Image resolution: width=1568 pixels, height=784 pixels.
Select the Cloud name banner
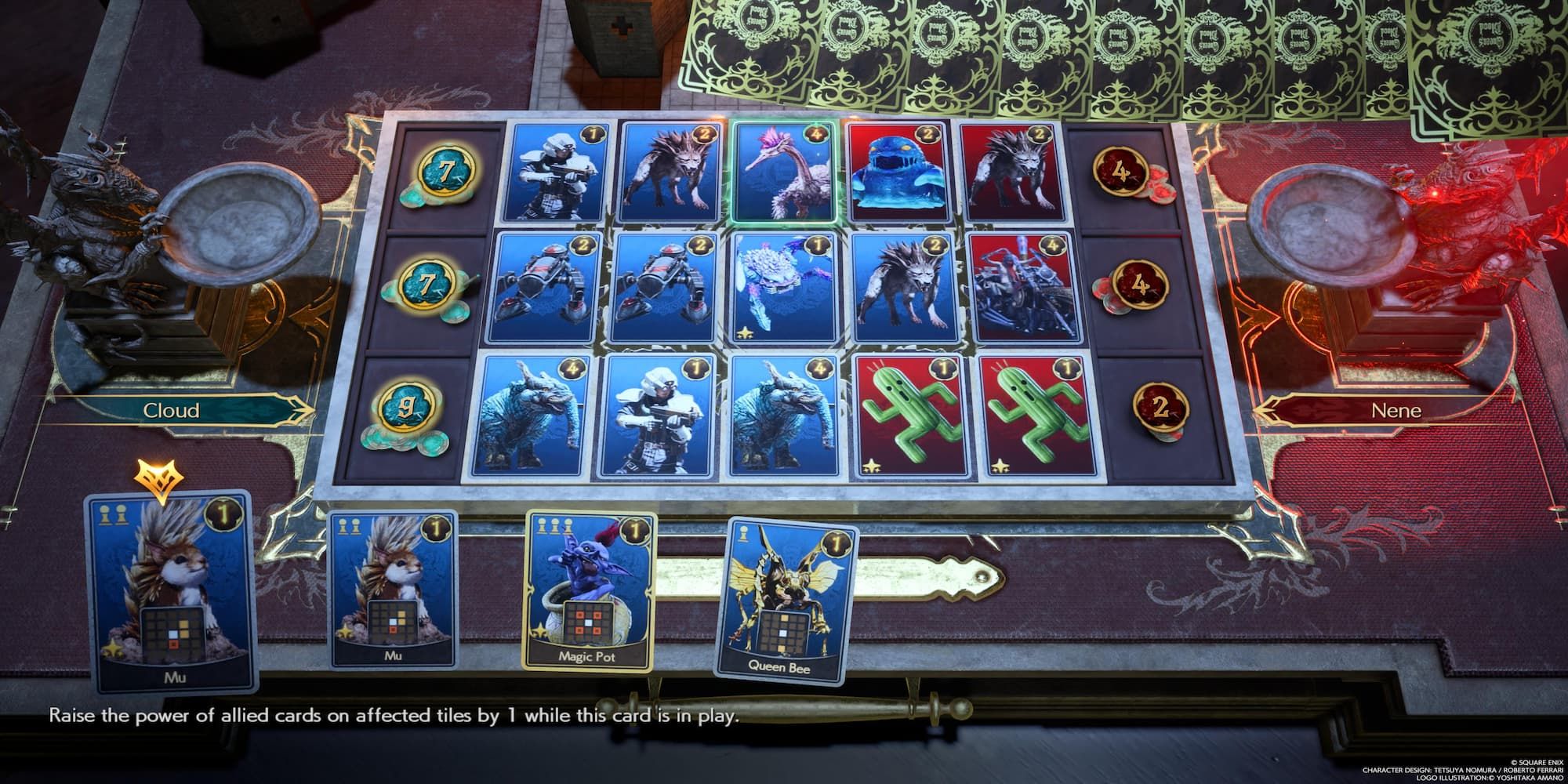tap(172, 409)
